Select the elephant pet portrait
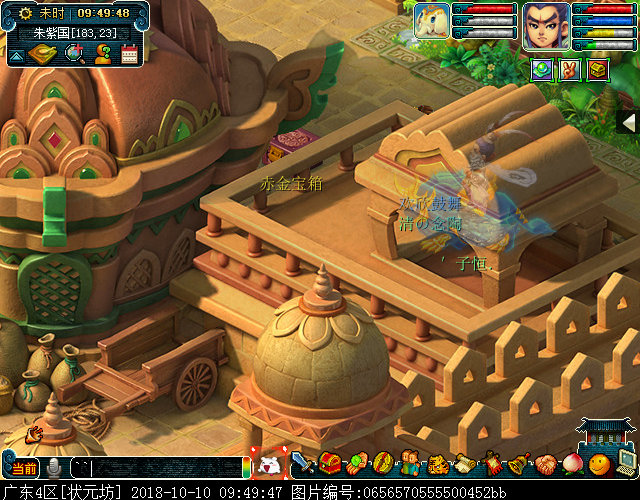The height and width of the screenshot is (500, 640). click(x=432, y=20)
